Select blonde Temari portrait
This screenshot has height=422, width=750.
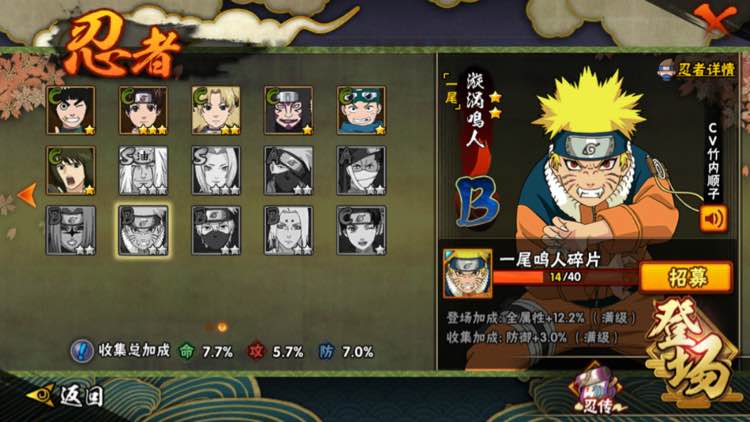point(216,110)
